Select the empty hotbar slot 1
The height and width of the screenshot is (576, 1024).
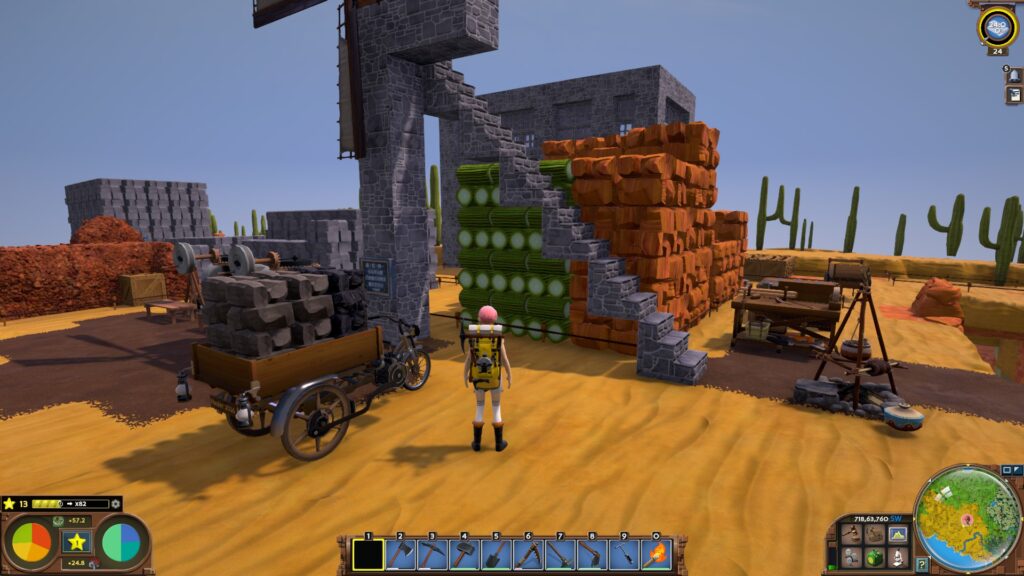point(368,554)
